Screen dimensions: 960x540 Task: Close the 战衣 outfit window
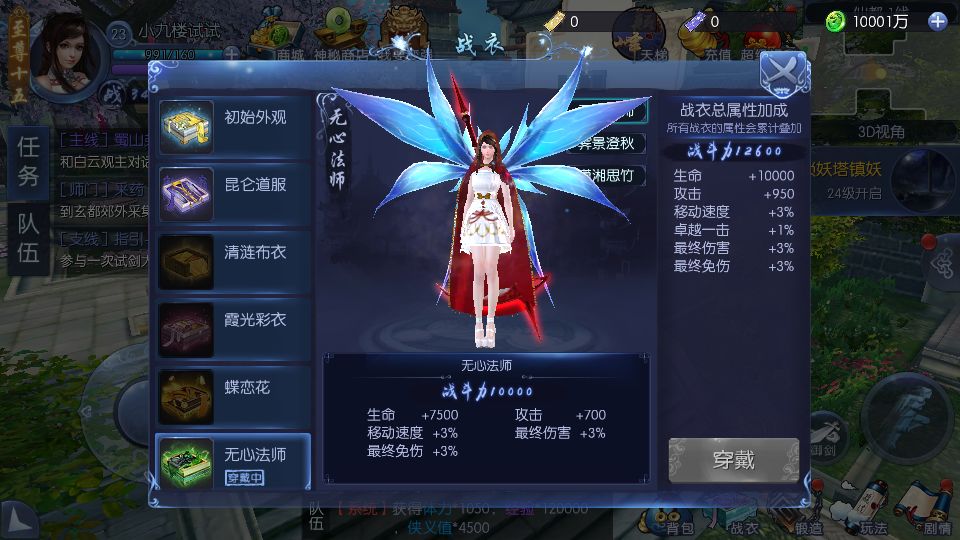pos(783,71)
